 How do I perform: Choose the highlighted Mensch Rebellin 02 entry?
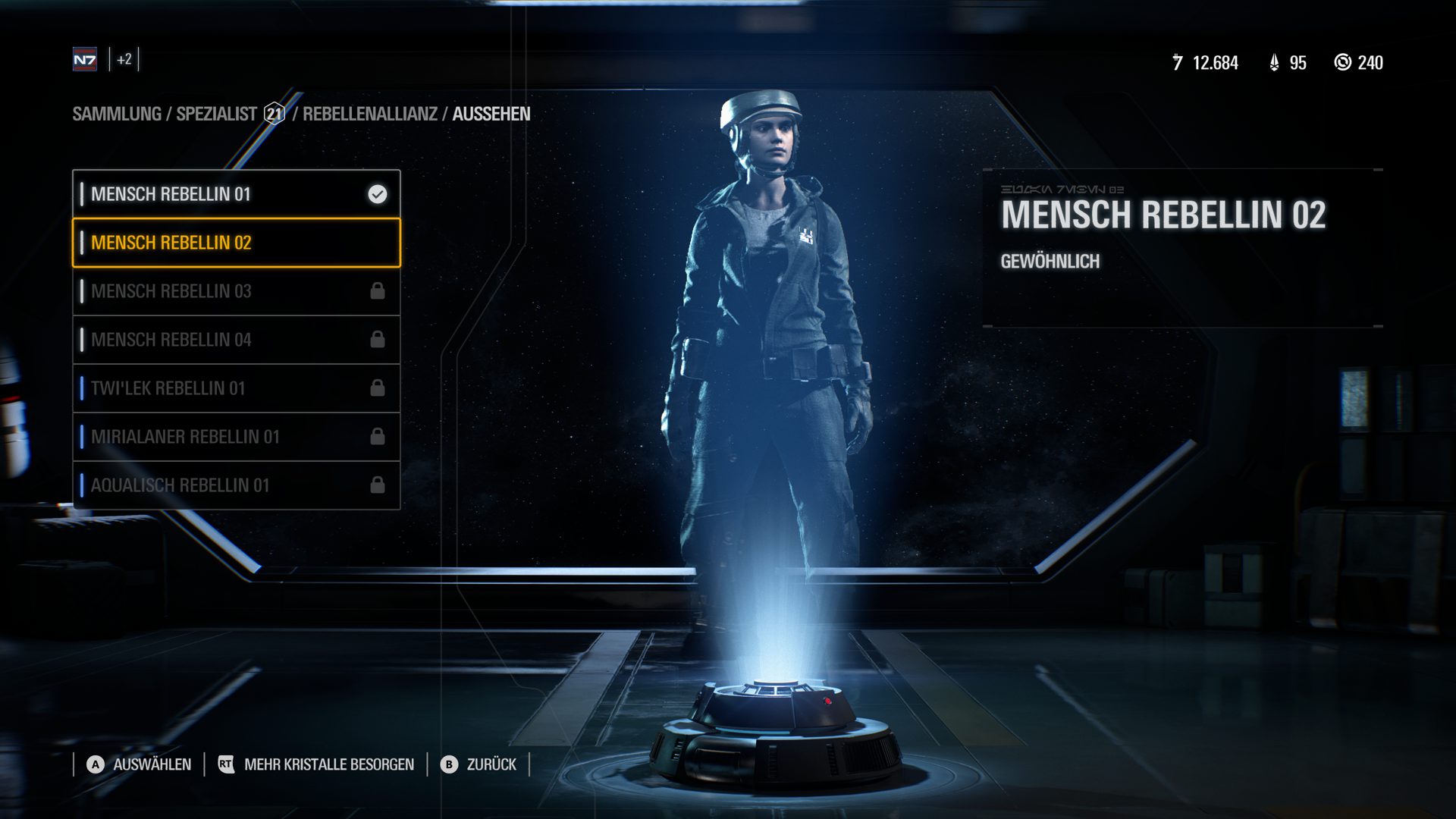click(236, 243)
